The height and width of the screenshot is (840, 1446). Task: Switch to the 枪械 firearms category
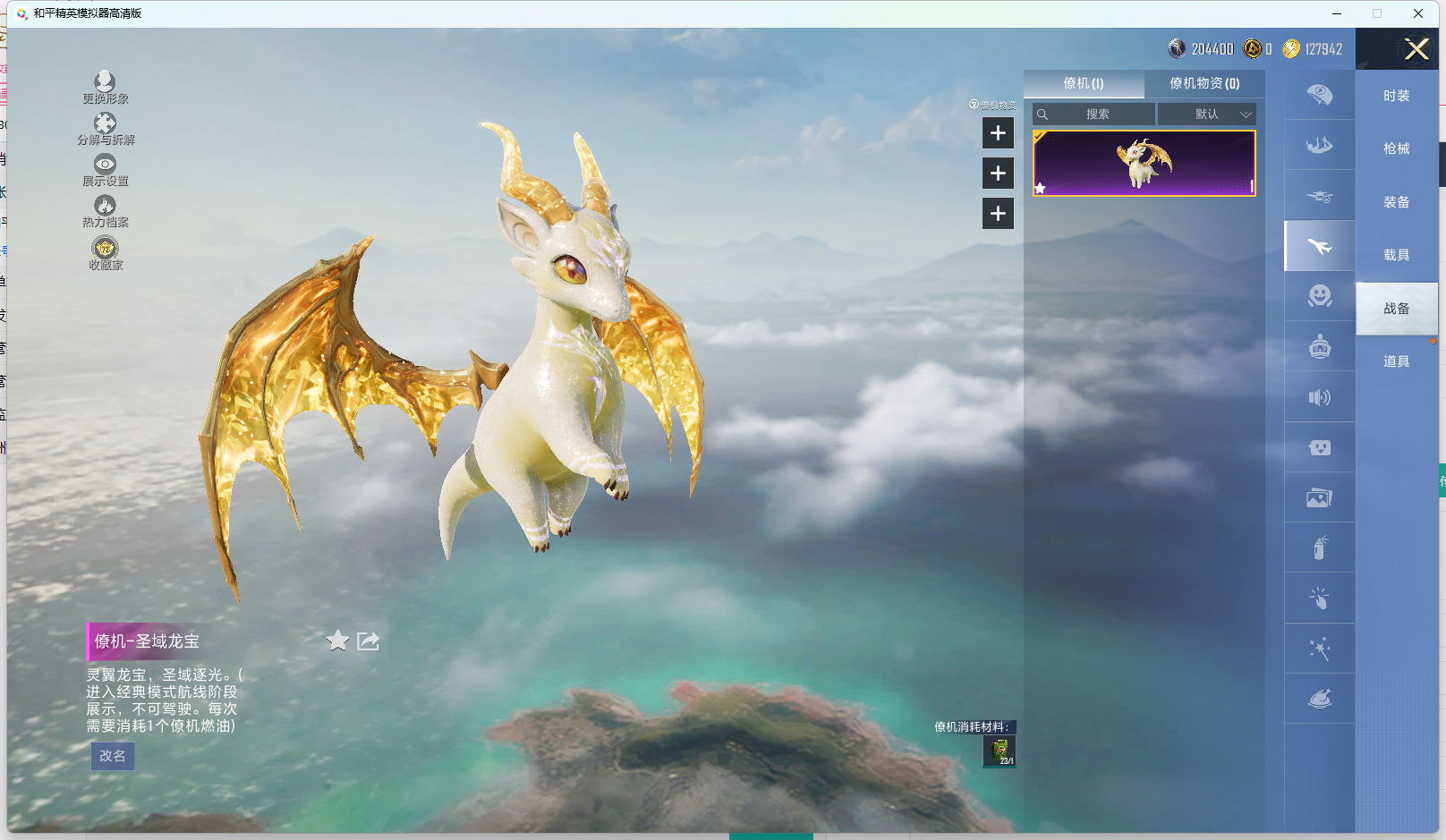[x=1396, y=148]
